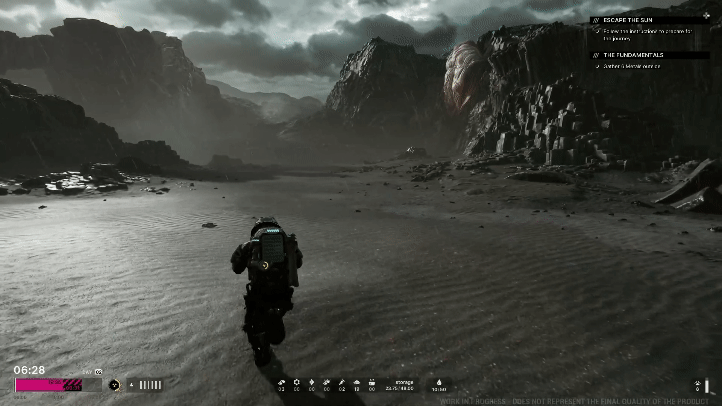Click the Gather 5 Metals objective line
Screen dimensions: 722x406
(634, 67)
